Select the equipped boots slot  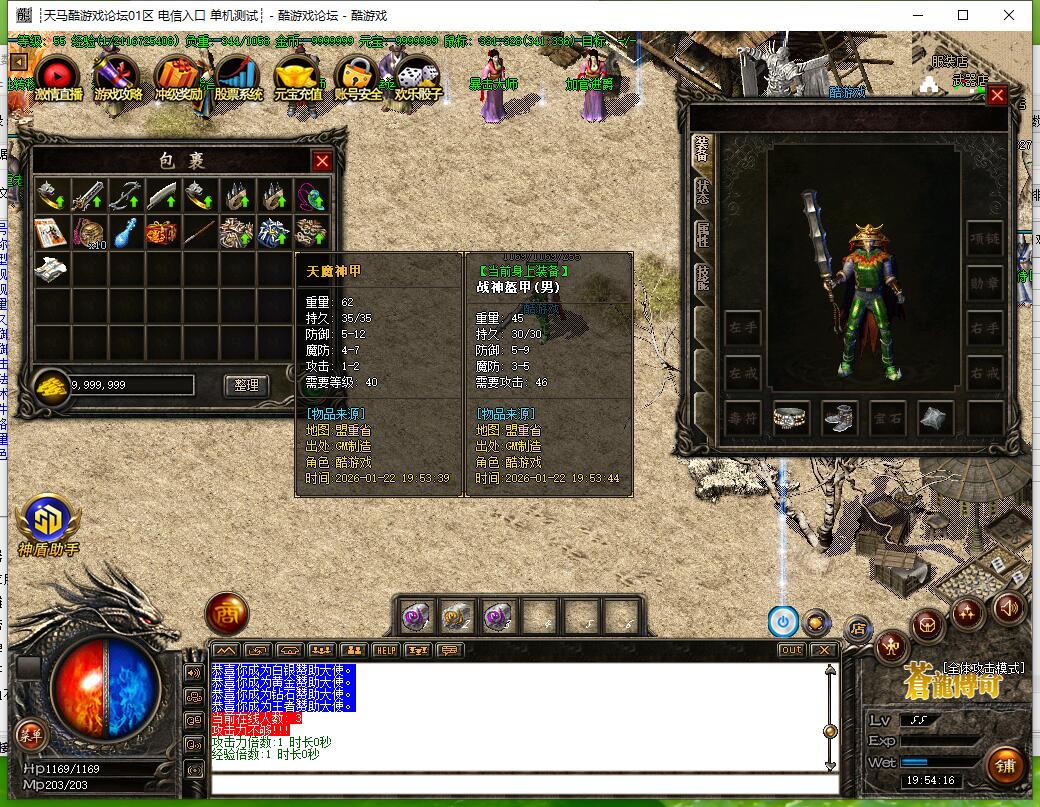[840, 419]
